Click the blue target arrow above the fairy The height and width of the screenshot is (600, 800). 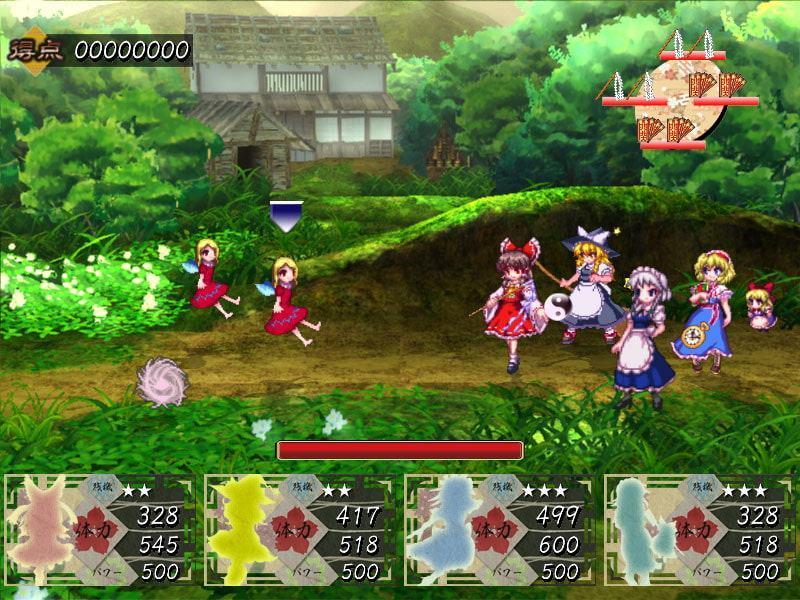click(286, 214)
